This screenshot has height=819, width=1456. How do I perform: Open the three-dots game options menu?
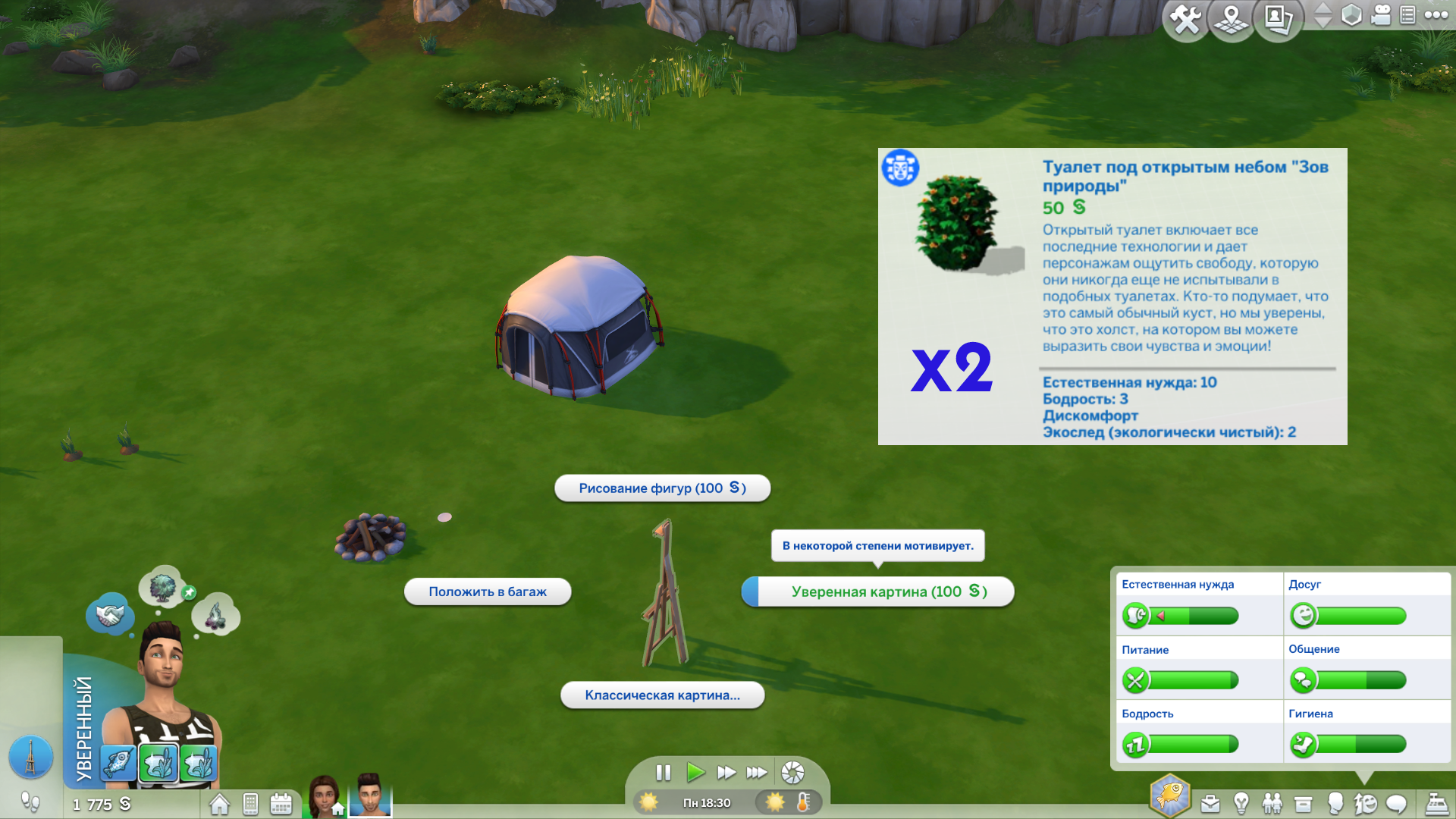(1436, 15)
